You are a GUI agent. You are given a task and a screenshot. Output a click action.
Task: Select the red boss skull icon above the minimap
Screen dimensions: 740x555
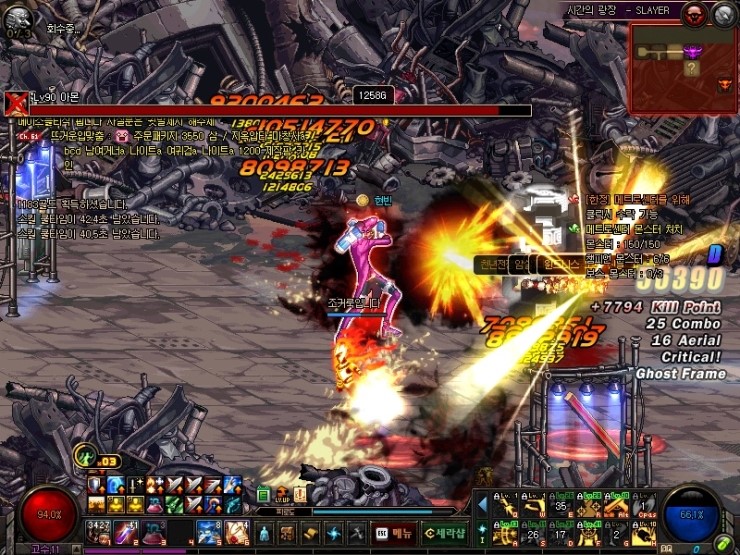click(x=694, y=14)
